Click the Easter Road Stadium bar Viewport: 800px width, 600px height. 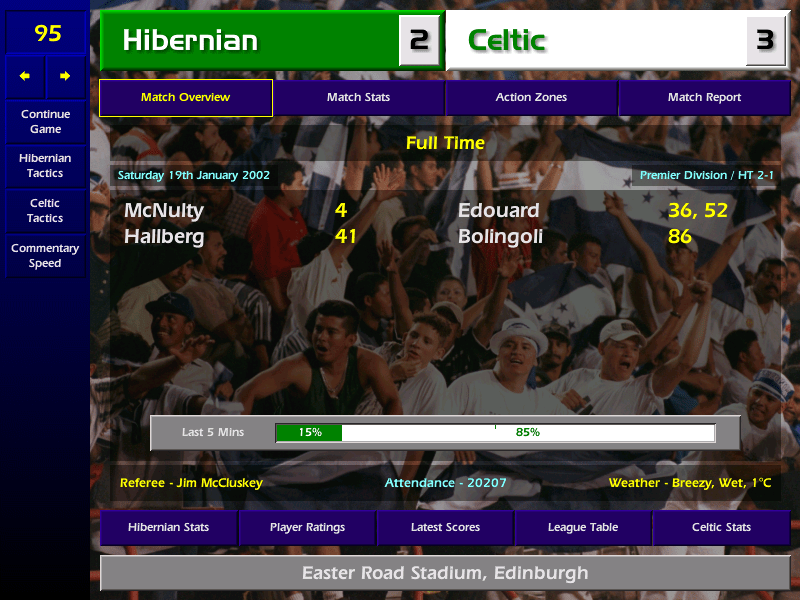tap(445, 574)
